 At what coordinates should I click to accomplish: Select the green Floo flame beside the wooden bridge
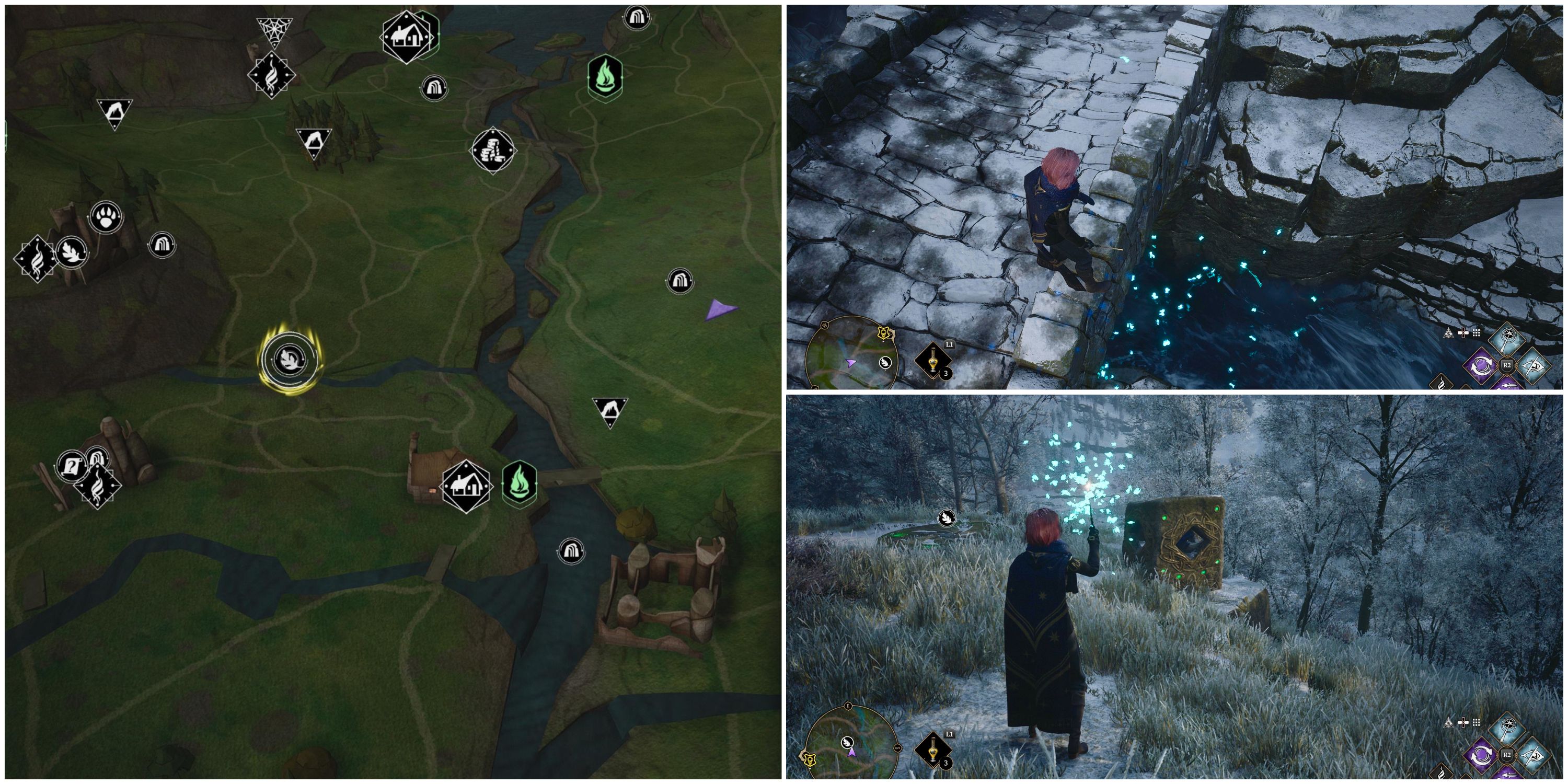pyautogui.click(x=519, y=481)
